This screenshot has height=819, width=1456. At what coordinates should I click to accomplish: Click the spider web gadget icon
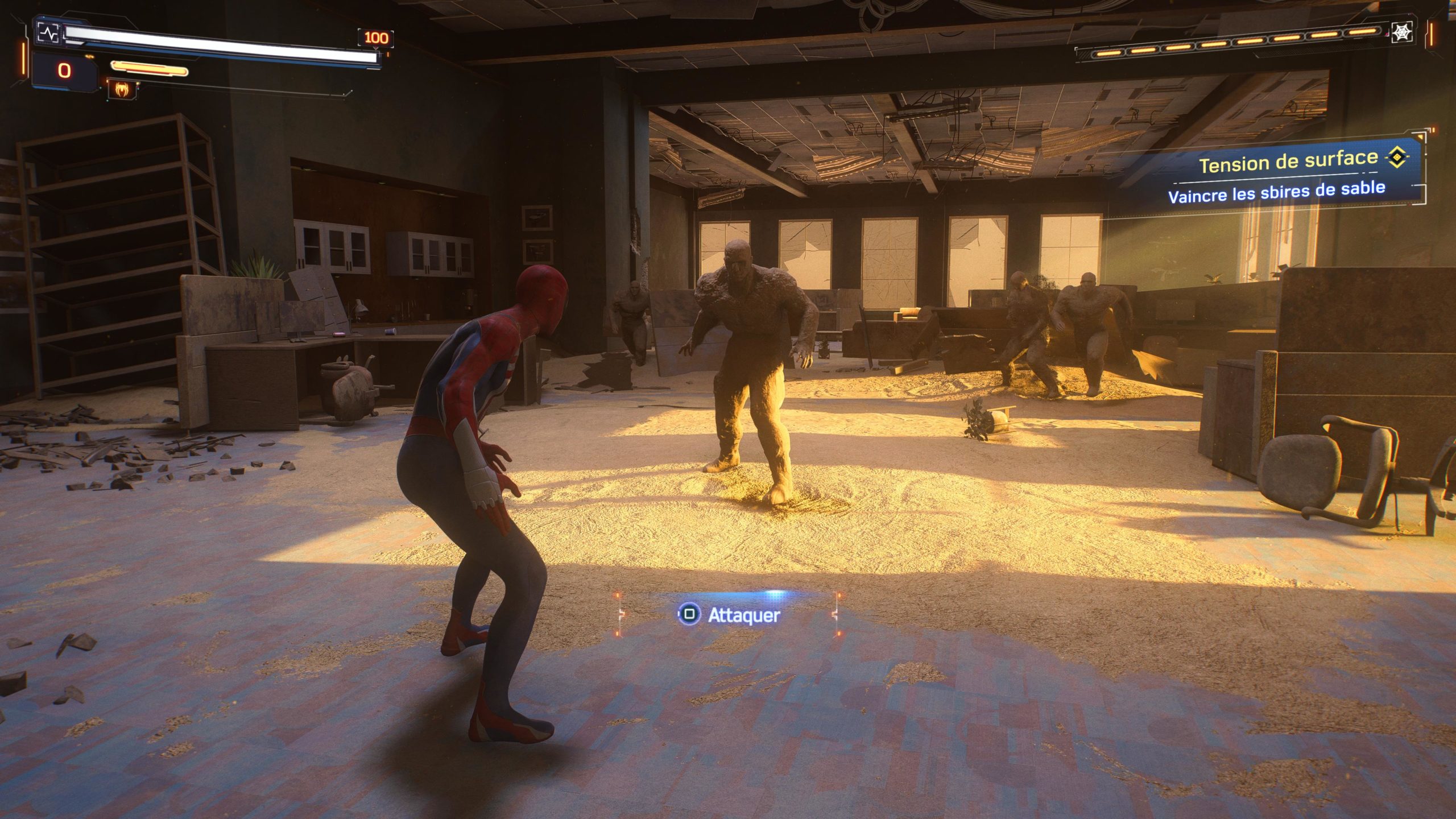point(1402,32)
